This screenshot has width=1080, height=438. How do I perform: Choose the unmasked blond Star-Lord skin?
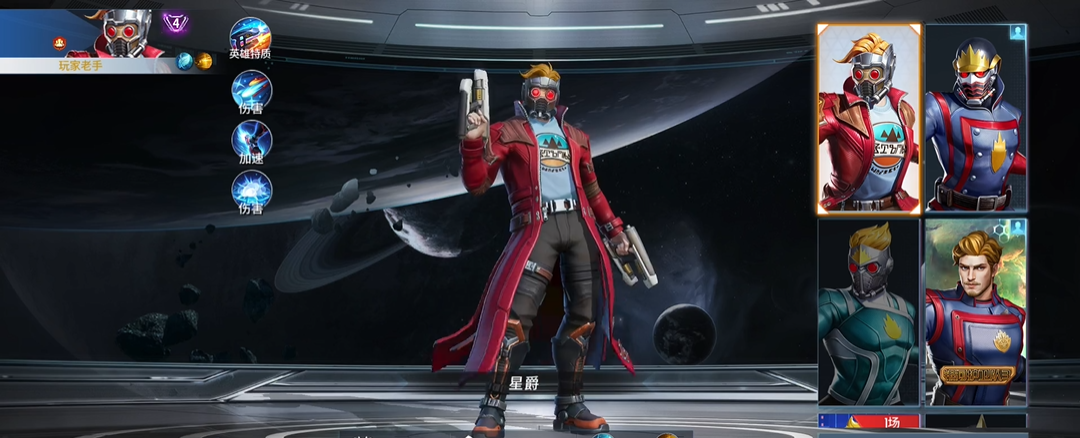click(976, 312)
